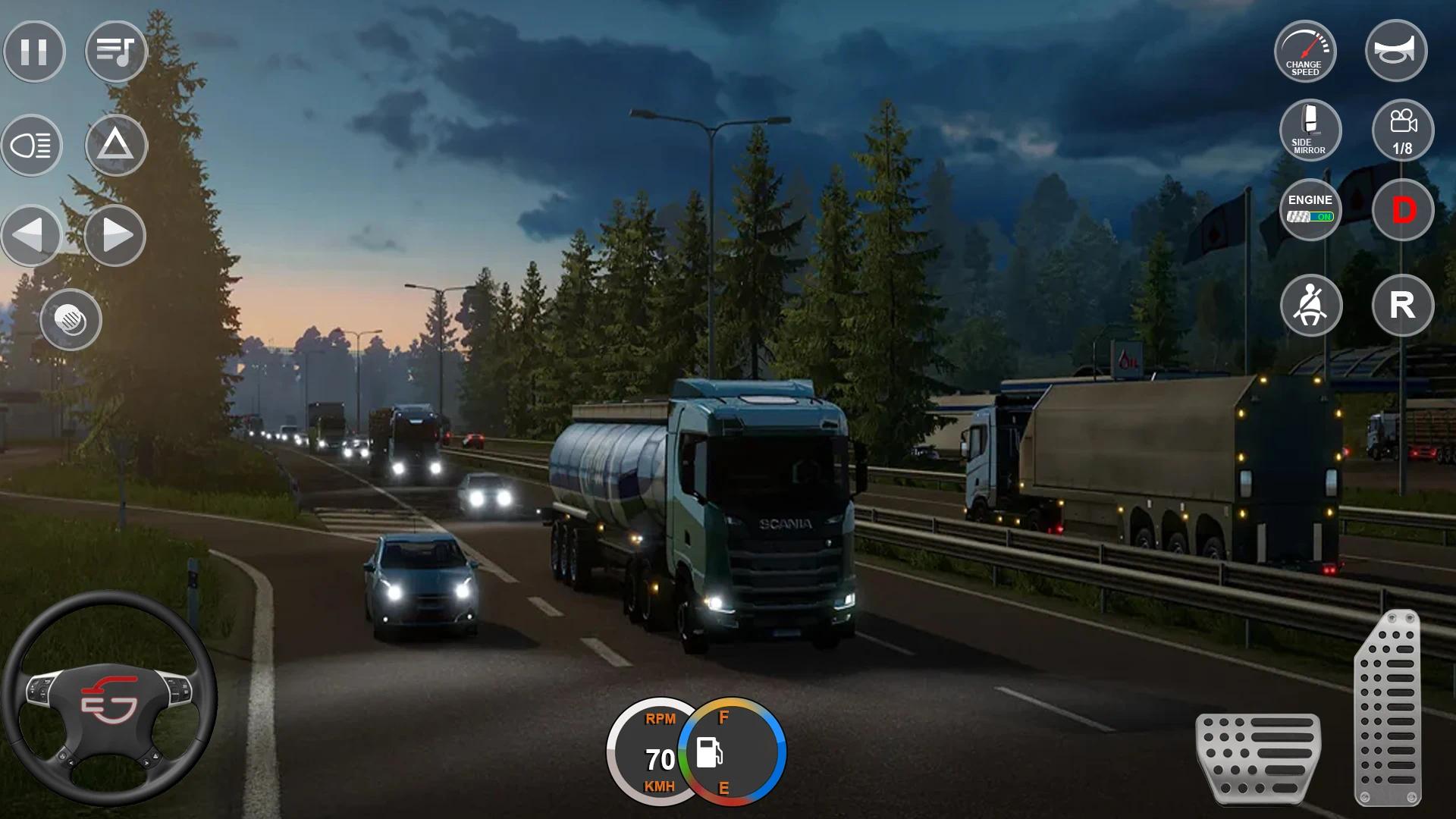This screenshot has width=1456, height=819.
Task: Tap the steering wheel control
Action: tap(109, 698)
